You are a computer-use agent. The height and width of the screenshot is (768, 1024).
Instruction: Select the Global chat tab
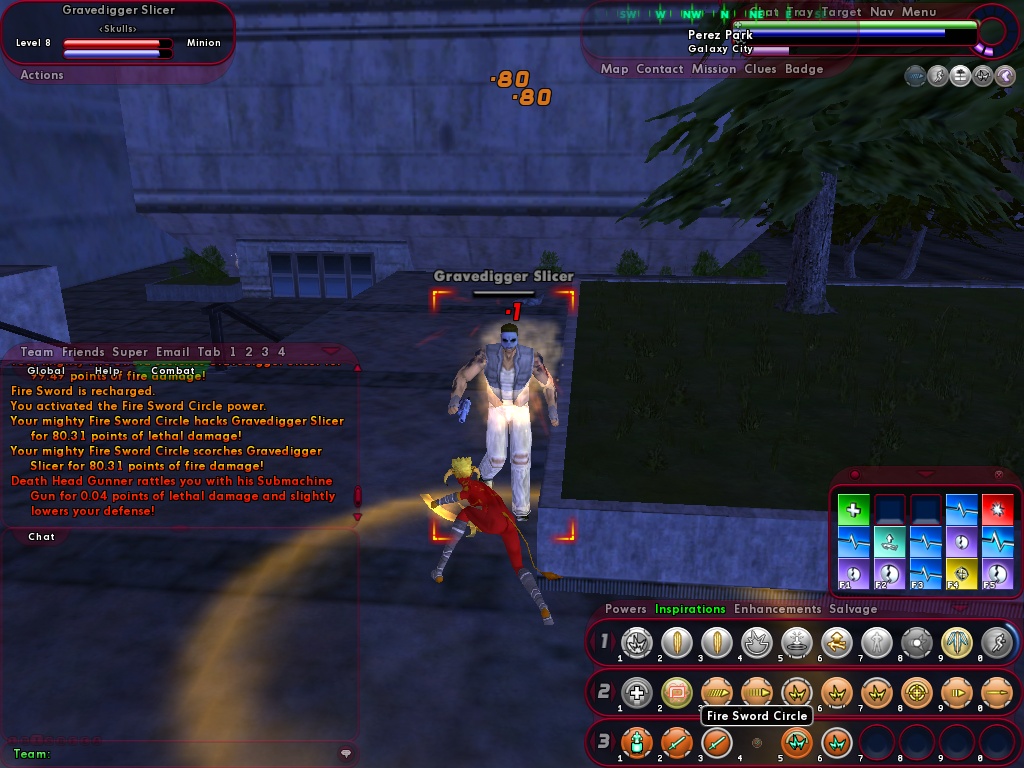(x=46, y=371)
